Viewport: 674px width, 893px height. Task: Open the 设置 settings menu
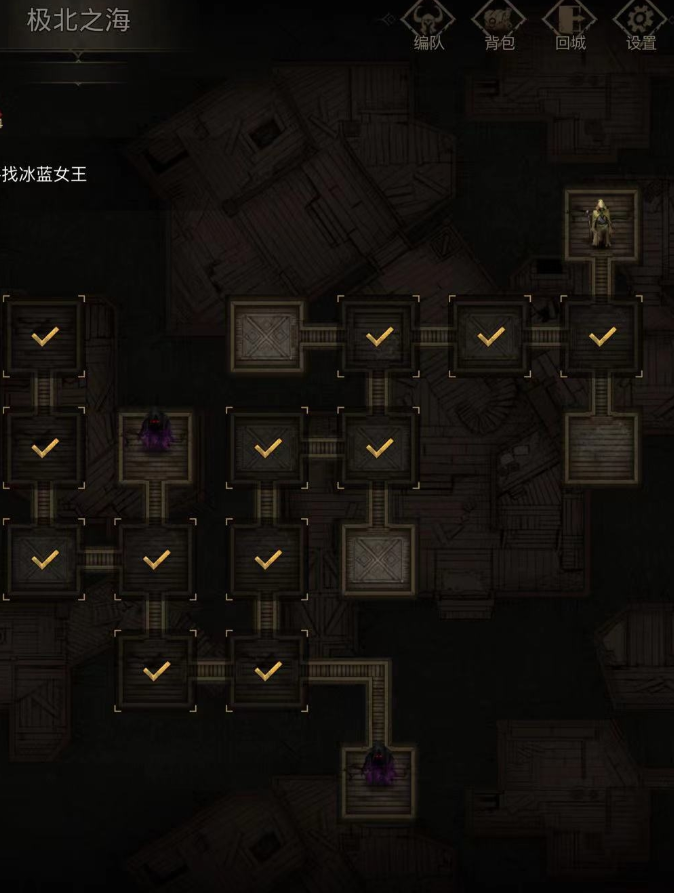click(641, 26)
